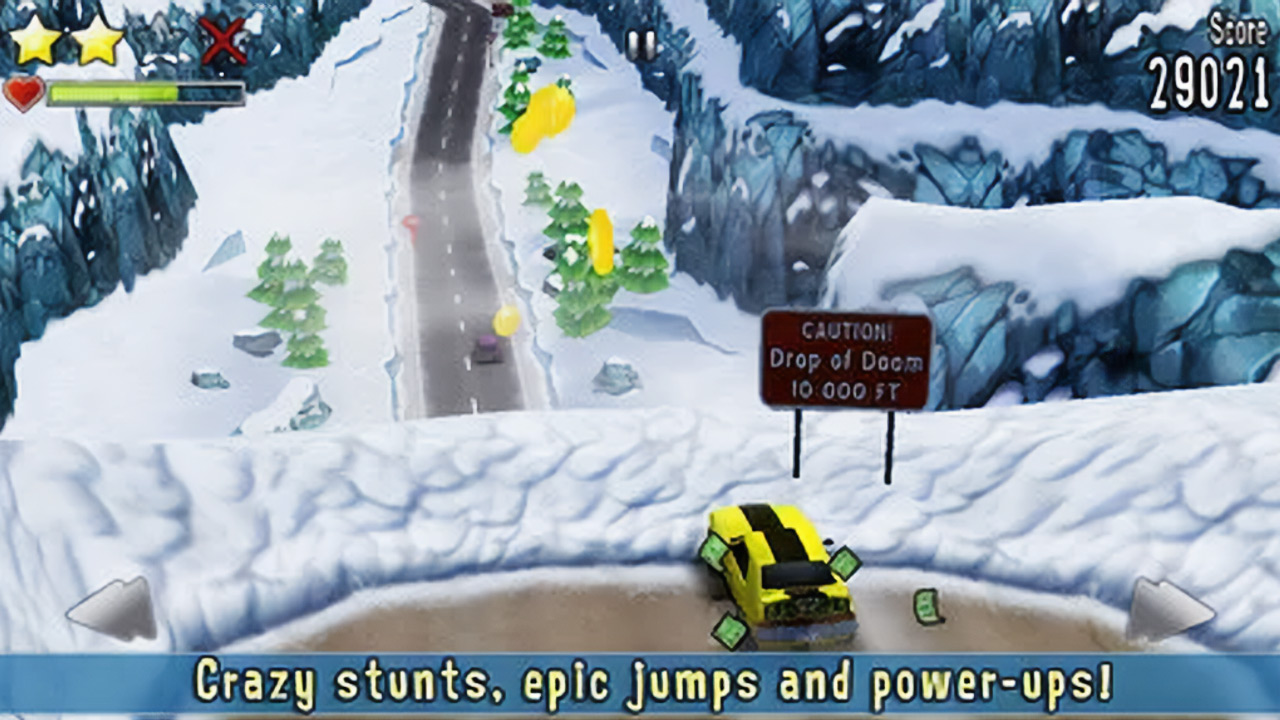1280x720 pixels.
Task: Click the green health progress bar
Action: [x=115, y=92]
